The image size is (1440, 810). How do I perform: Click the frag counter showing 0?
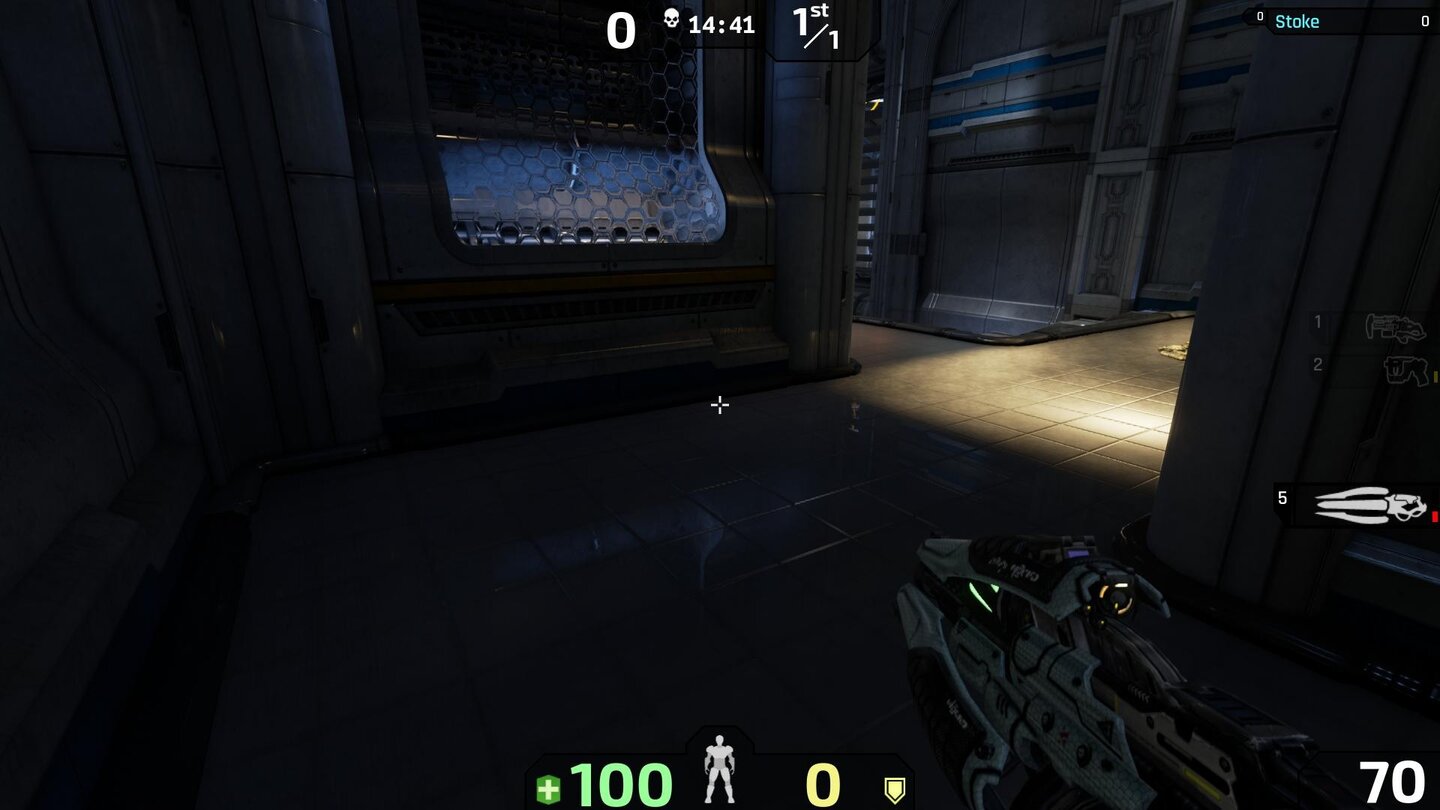click(x=621, y=31)
